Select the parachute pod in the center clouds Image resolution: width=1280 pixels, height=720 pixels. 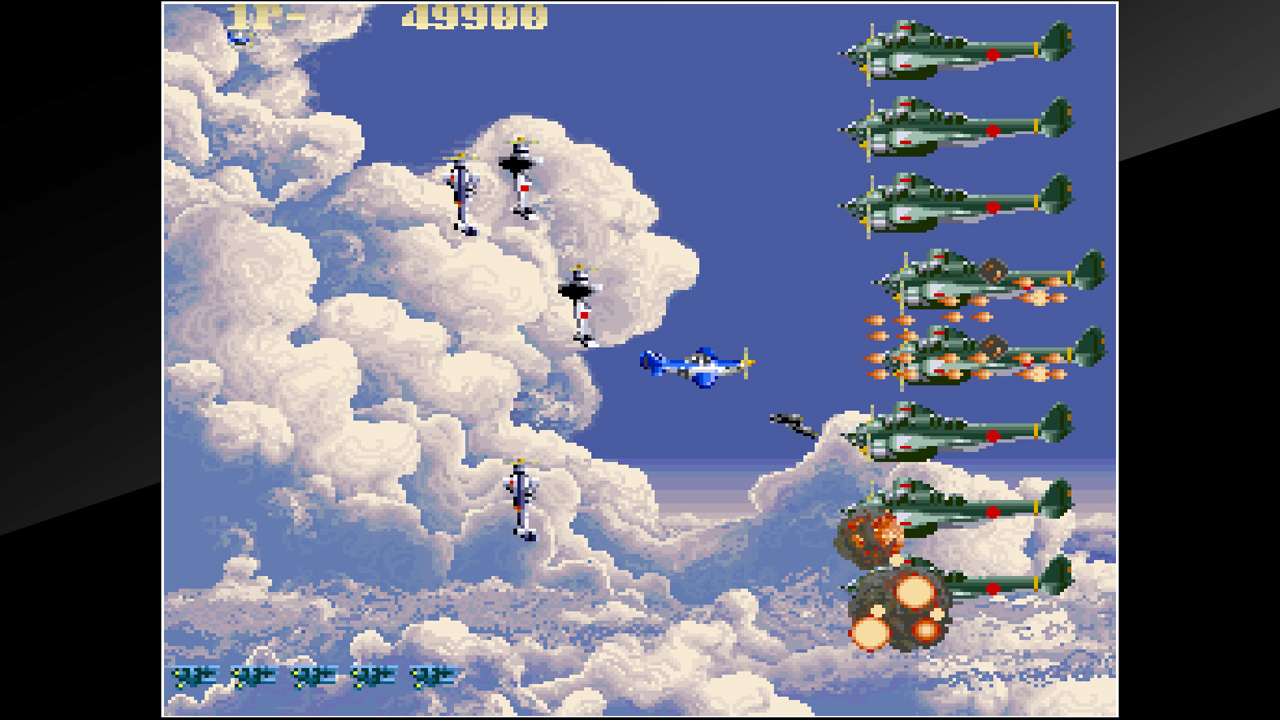click(578, 300)
